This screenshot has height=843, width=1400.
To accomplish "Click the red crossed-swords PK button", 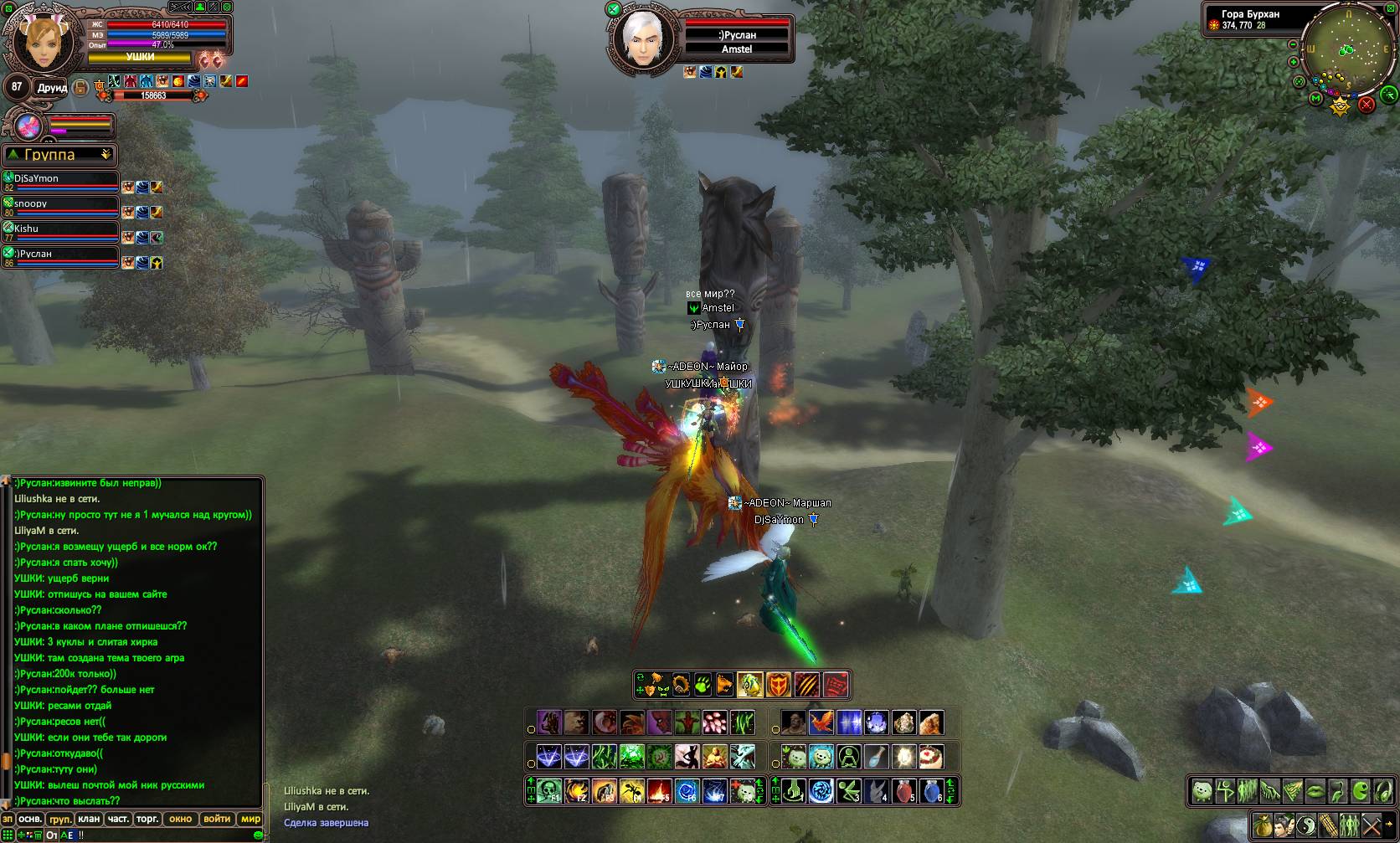I will tap(1367, 104).
